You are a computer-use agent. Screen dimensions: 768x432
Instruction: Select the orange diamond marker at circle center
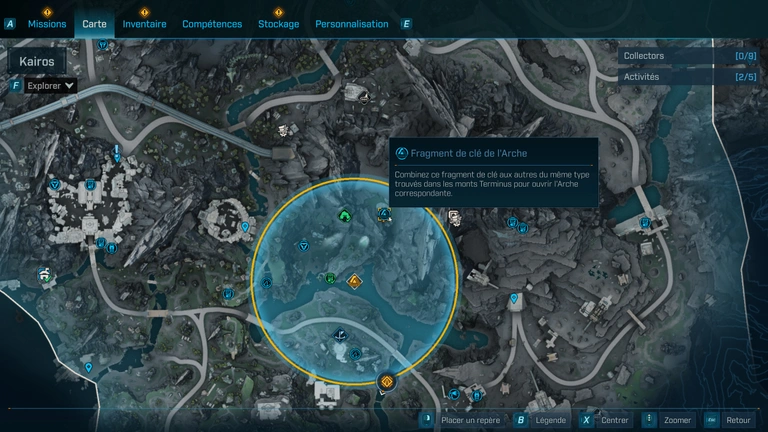point(354,282)
